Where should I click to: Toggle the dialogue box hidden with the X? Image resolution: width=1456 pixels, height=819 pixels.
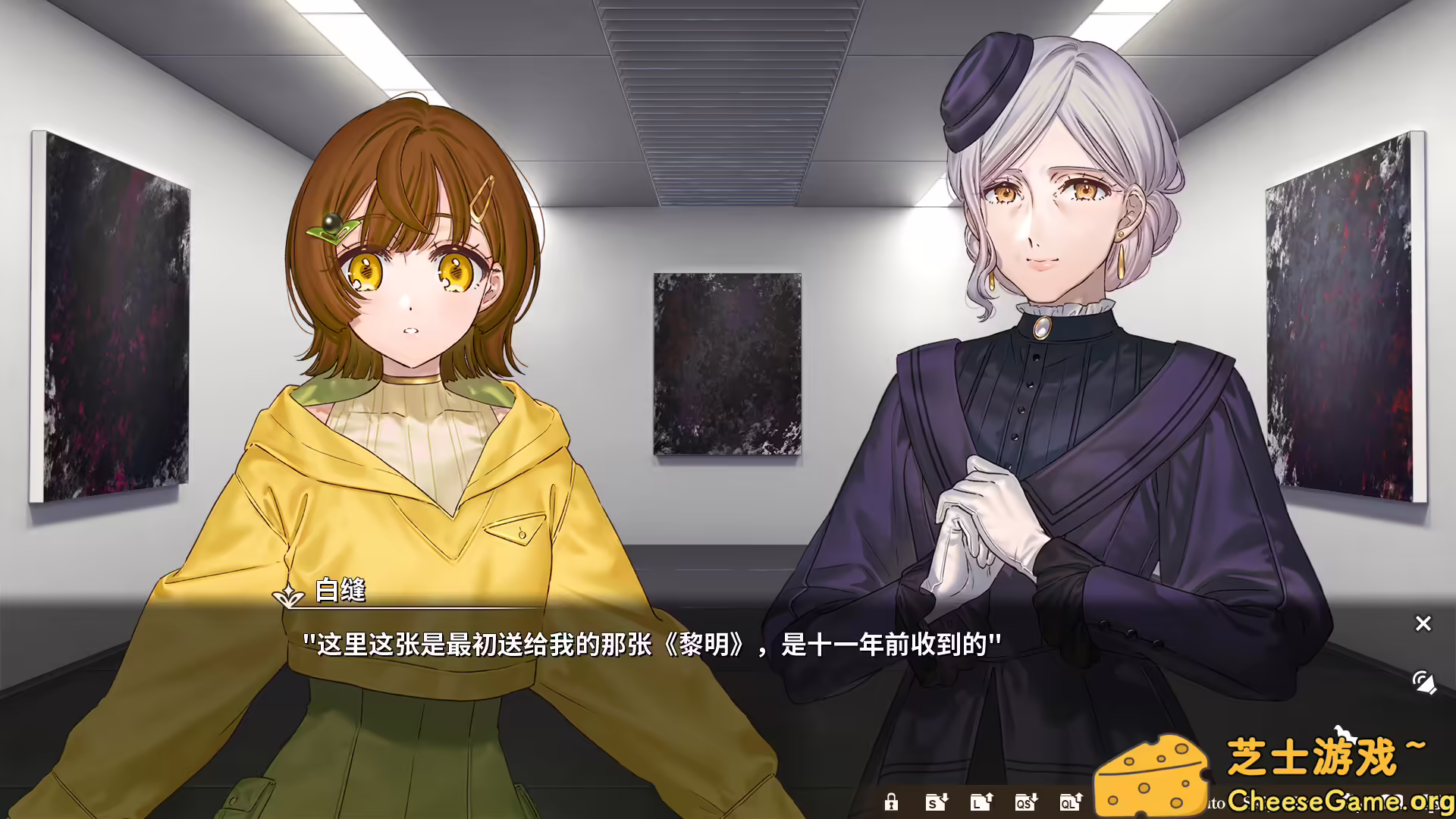[x=1423, y=623]
